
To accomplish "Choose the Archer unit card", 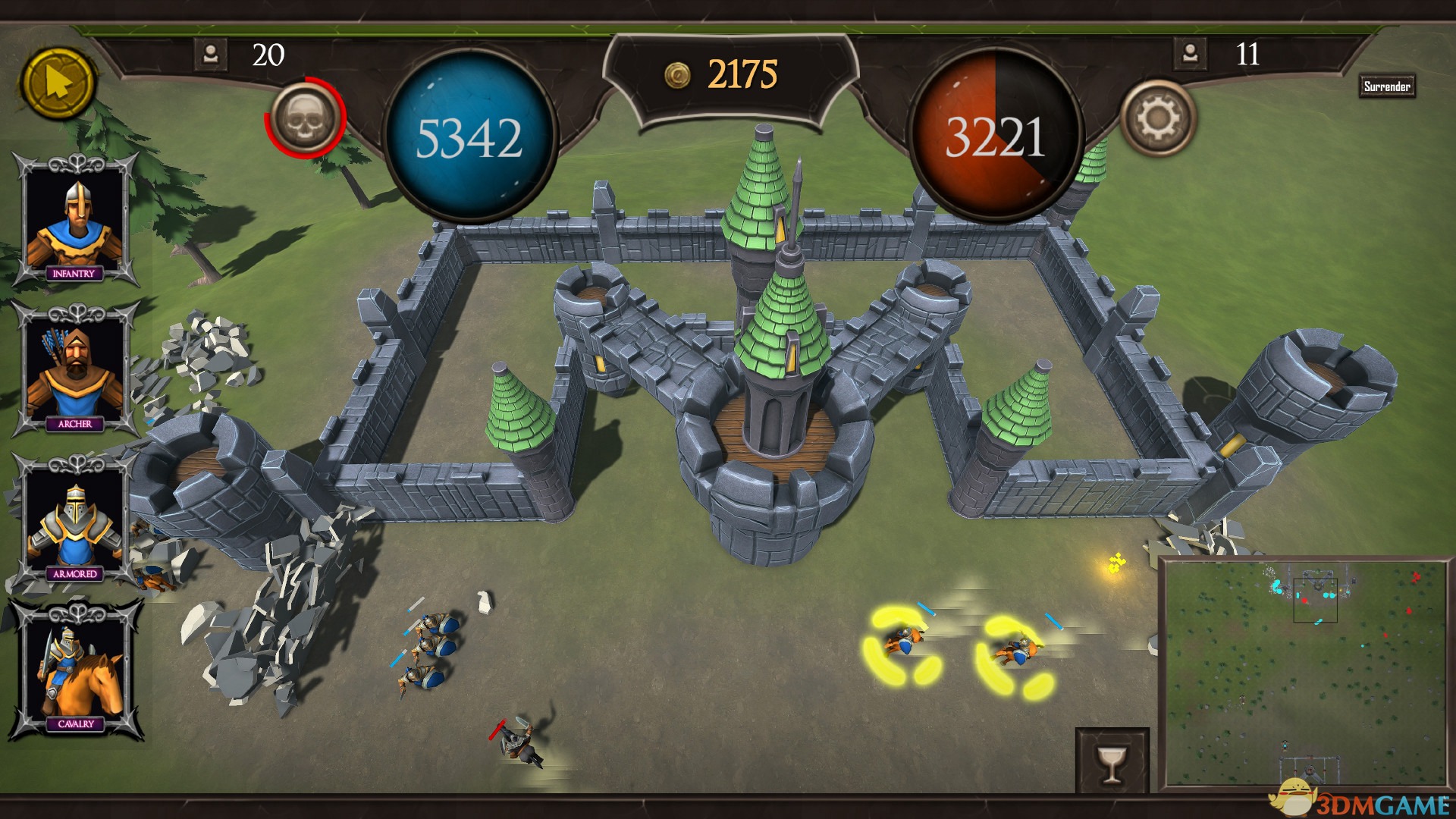I will pyautogui.click(x=74, y=370).
